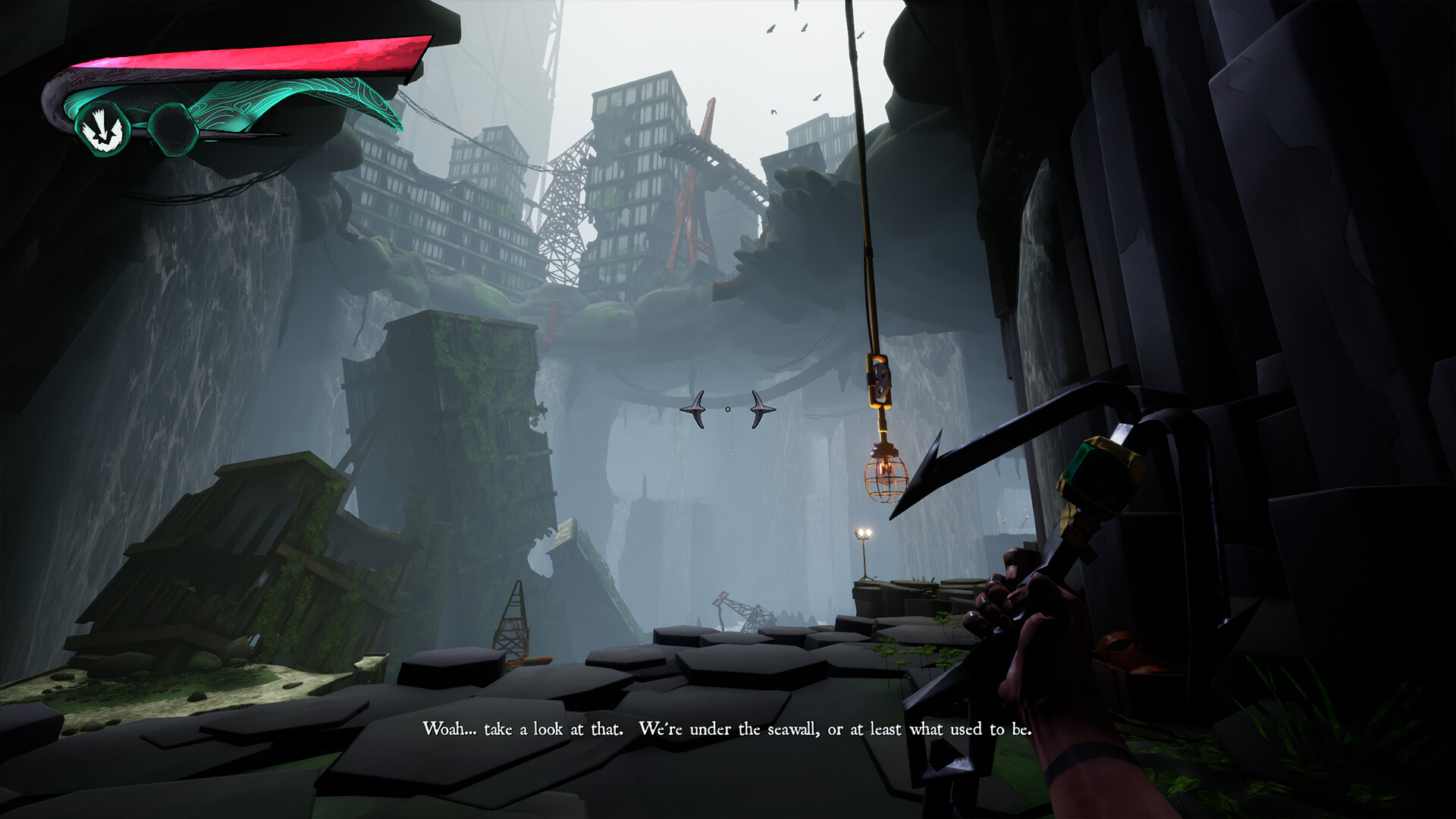
Task: Select the hanging caged lantern with red glow
Action: (884, 479)
